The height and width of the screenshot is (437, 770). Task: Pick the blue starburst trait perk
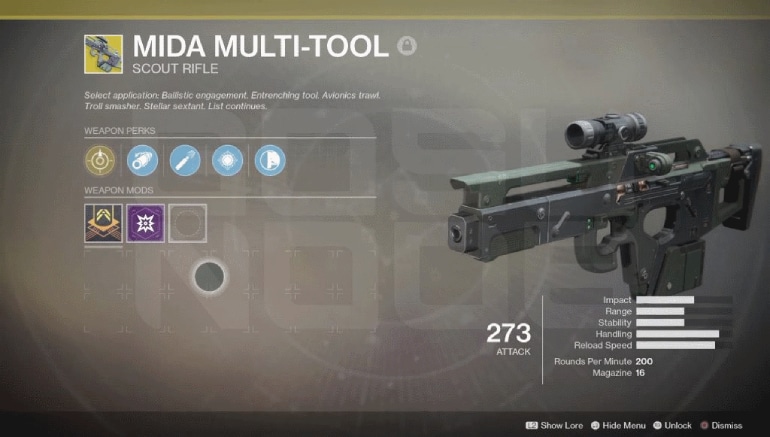(226, 160)
